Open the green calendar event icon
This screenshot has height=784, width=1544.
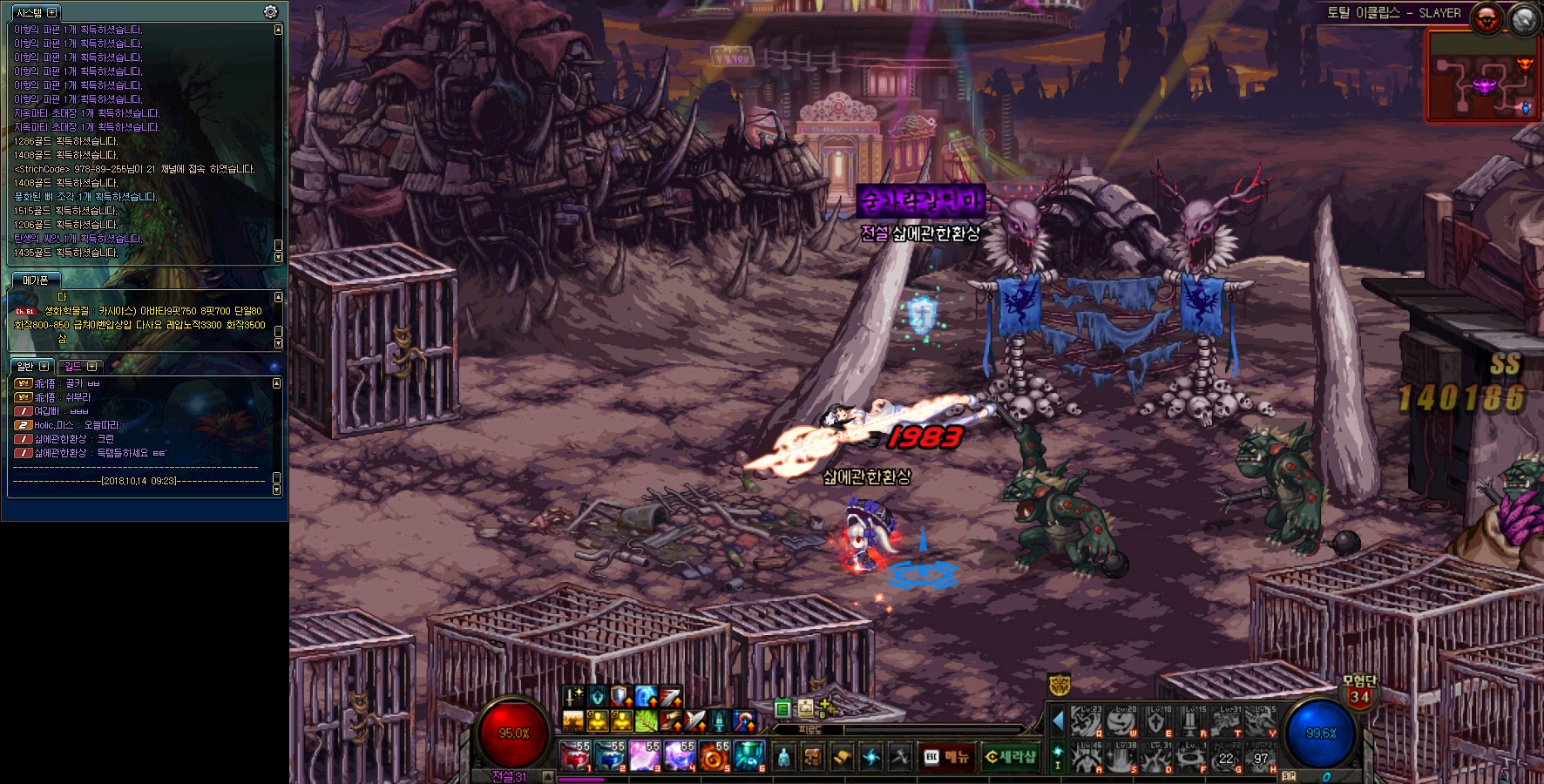[782, 708]
